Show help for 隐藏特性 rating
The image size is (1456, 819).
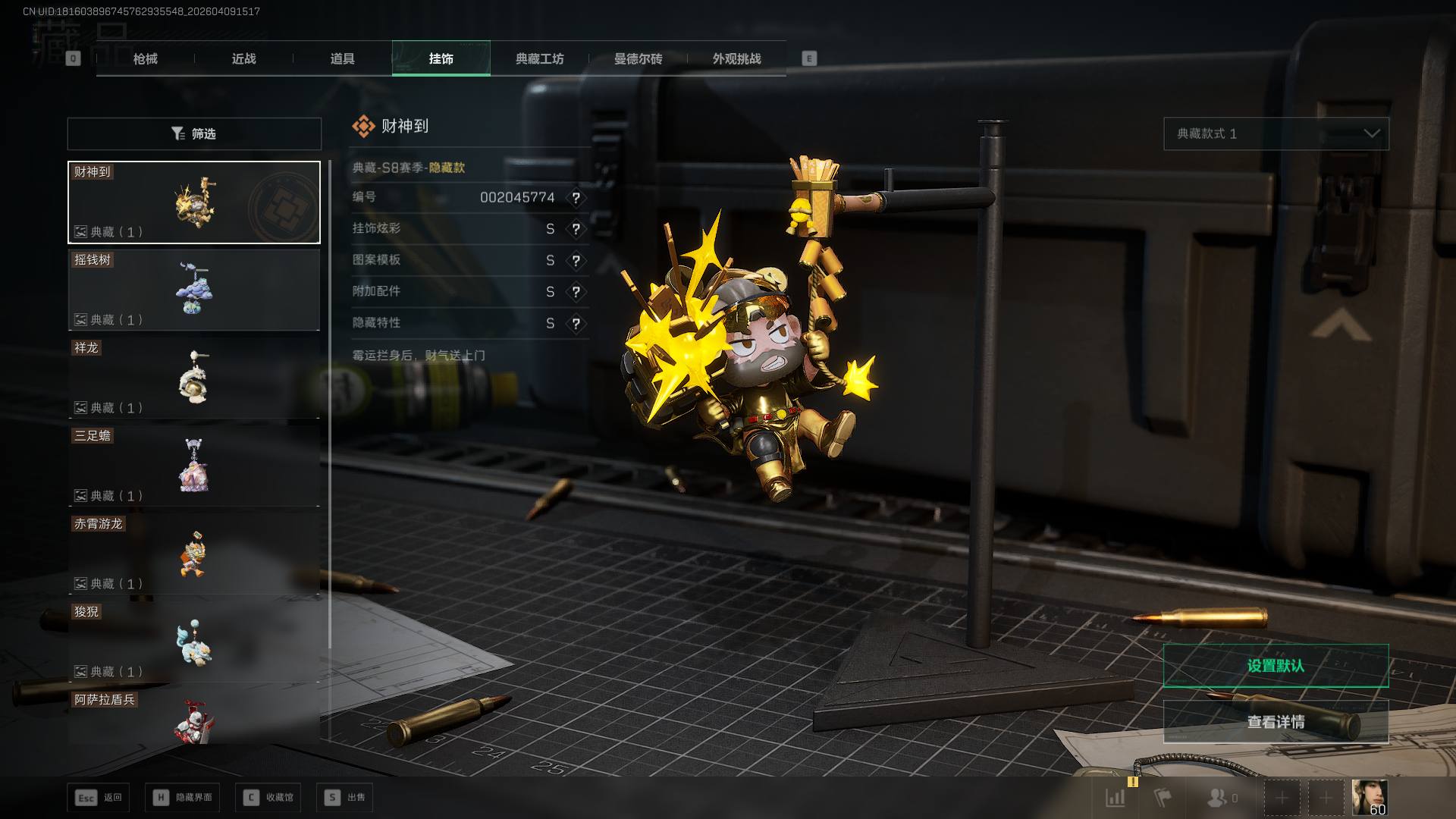tap(576, 324)
